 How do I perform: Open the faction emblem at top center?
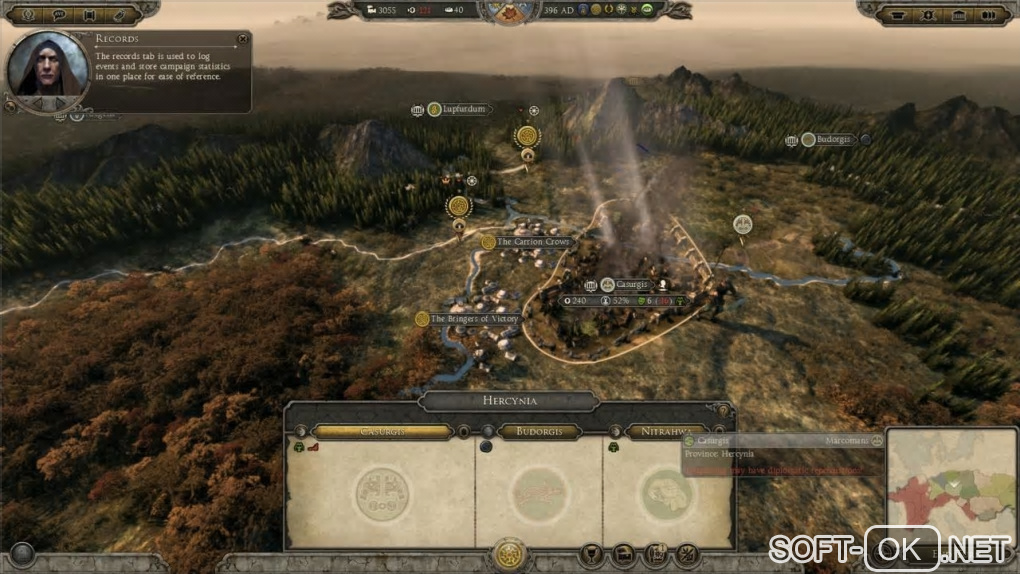click(510, 10)
